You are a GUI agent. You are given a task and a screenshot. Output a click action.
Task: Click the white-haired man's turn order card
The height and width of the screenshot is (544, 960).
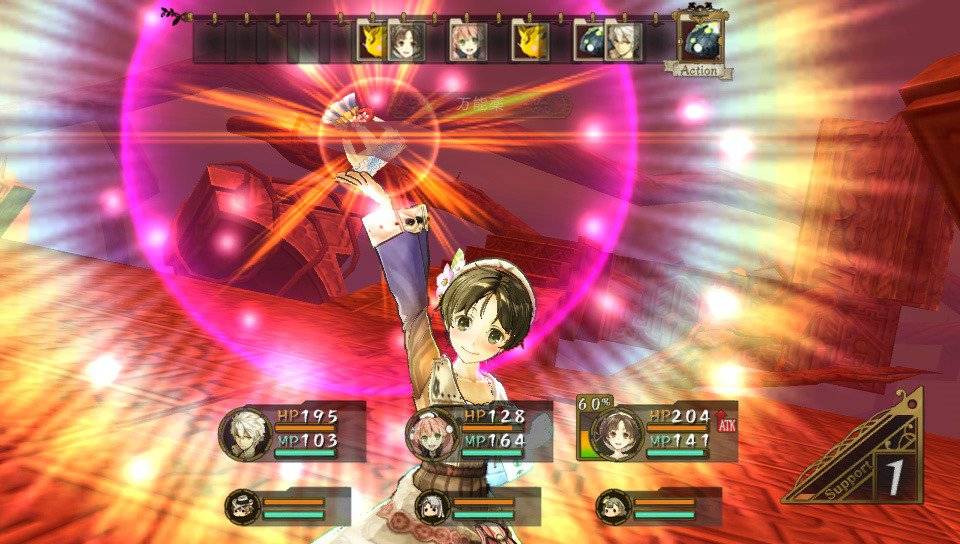[x=622, y=41]
